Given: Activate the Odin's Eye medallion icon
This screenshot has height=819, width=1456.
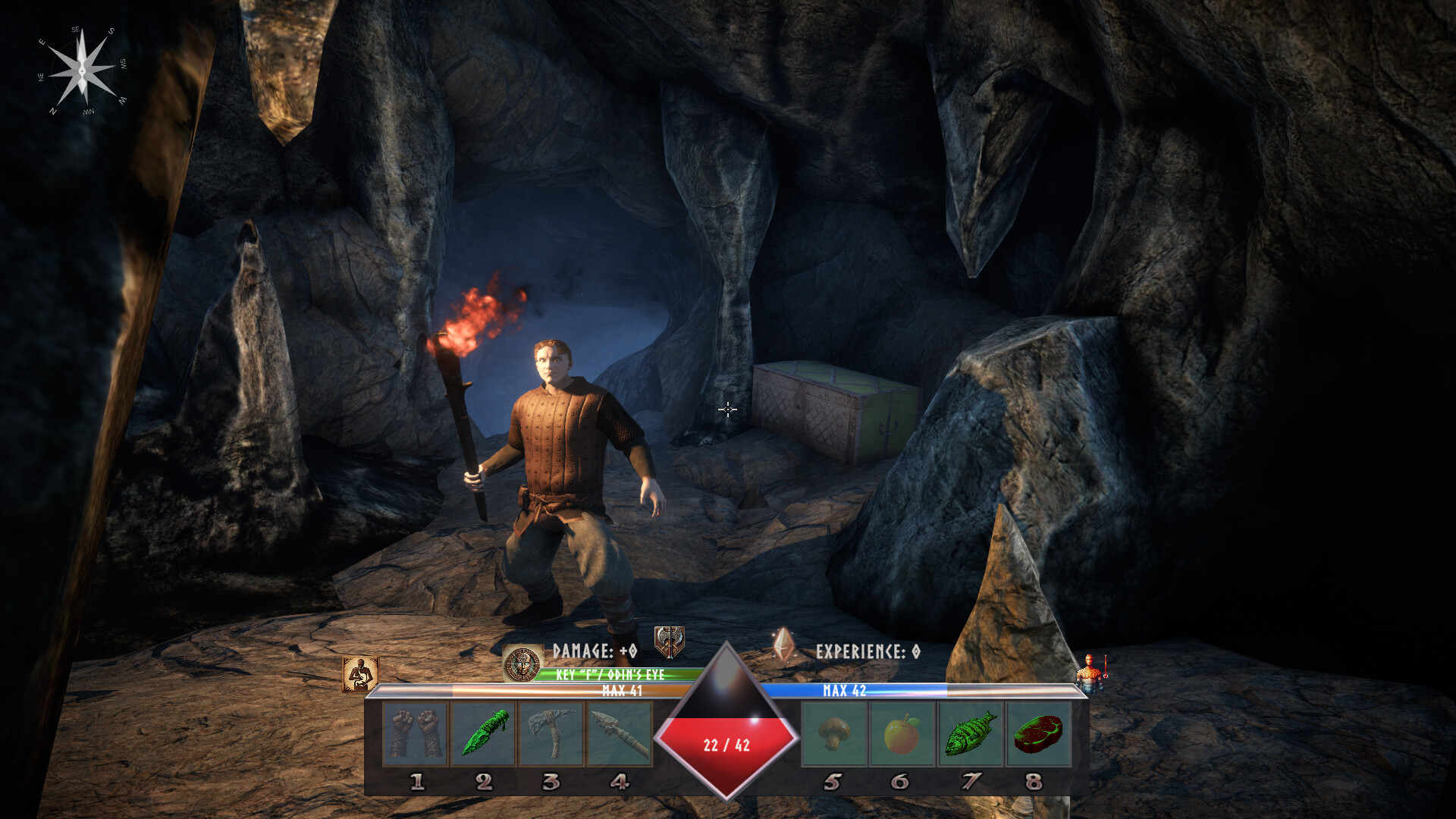Looking at the screenshot, I should tap(522, 664).
